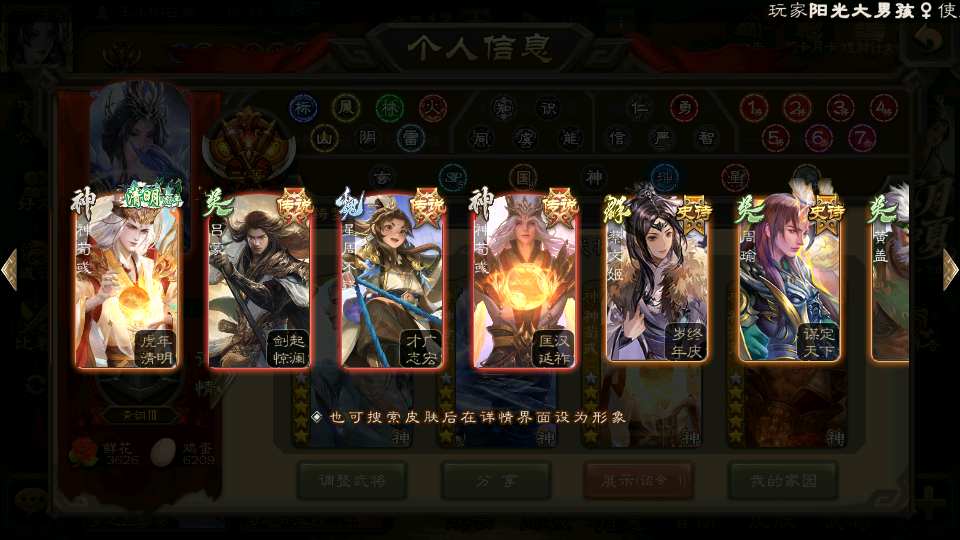
Task: Select the 周瑜 谋定天下 skin card
Action: click(x=788, y=280)
